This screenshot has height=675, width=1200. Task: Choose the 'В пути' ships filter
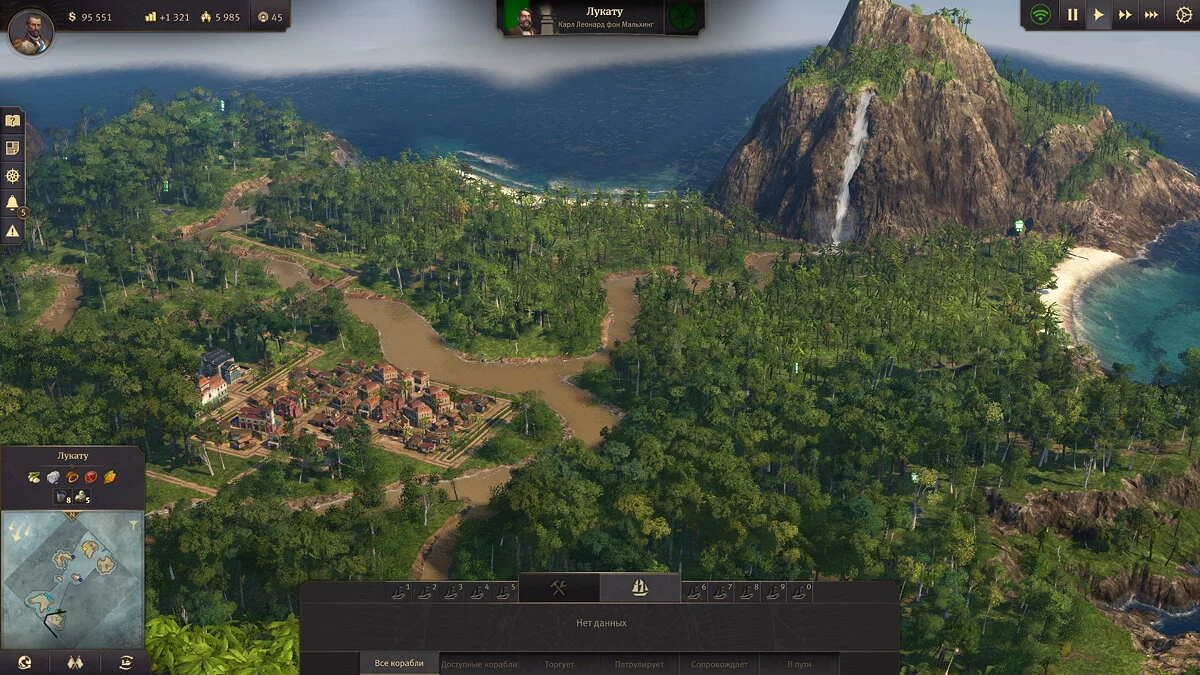click(799, 663)
